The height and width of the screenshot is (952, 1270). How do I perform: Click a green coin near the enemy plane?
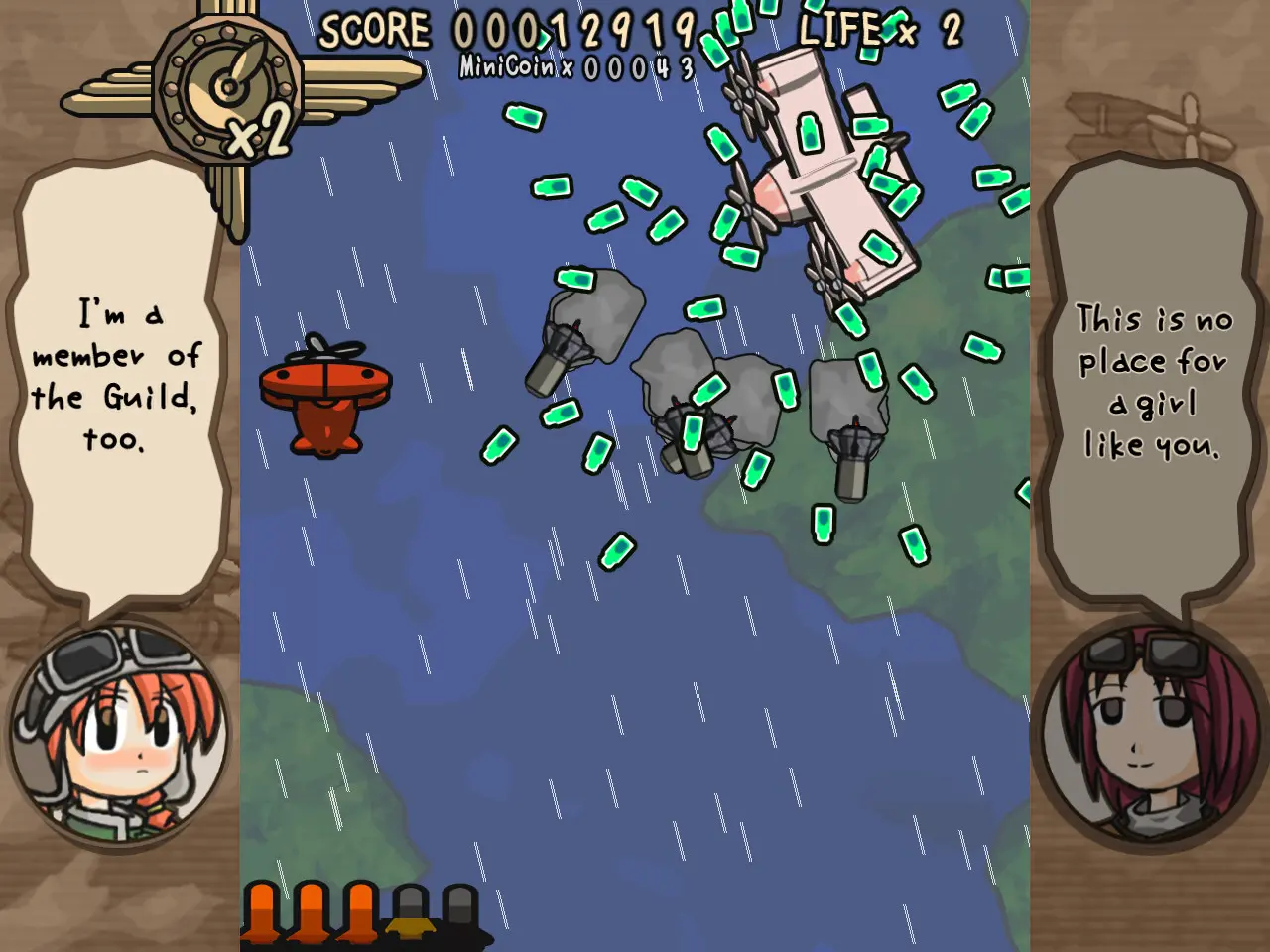click(x=811, y=134)
